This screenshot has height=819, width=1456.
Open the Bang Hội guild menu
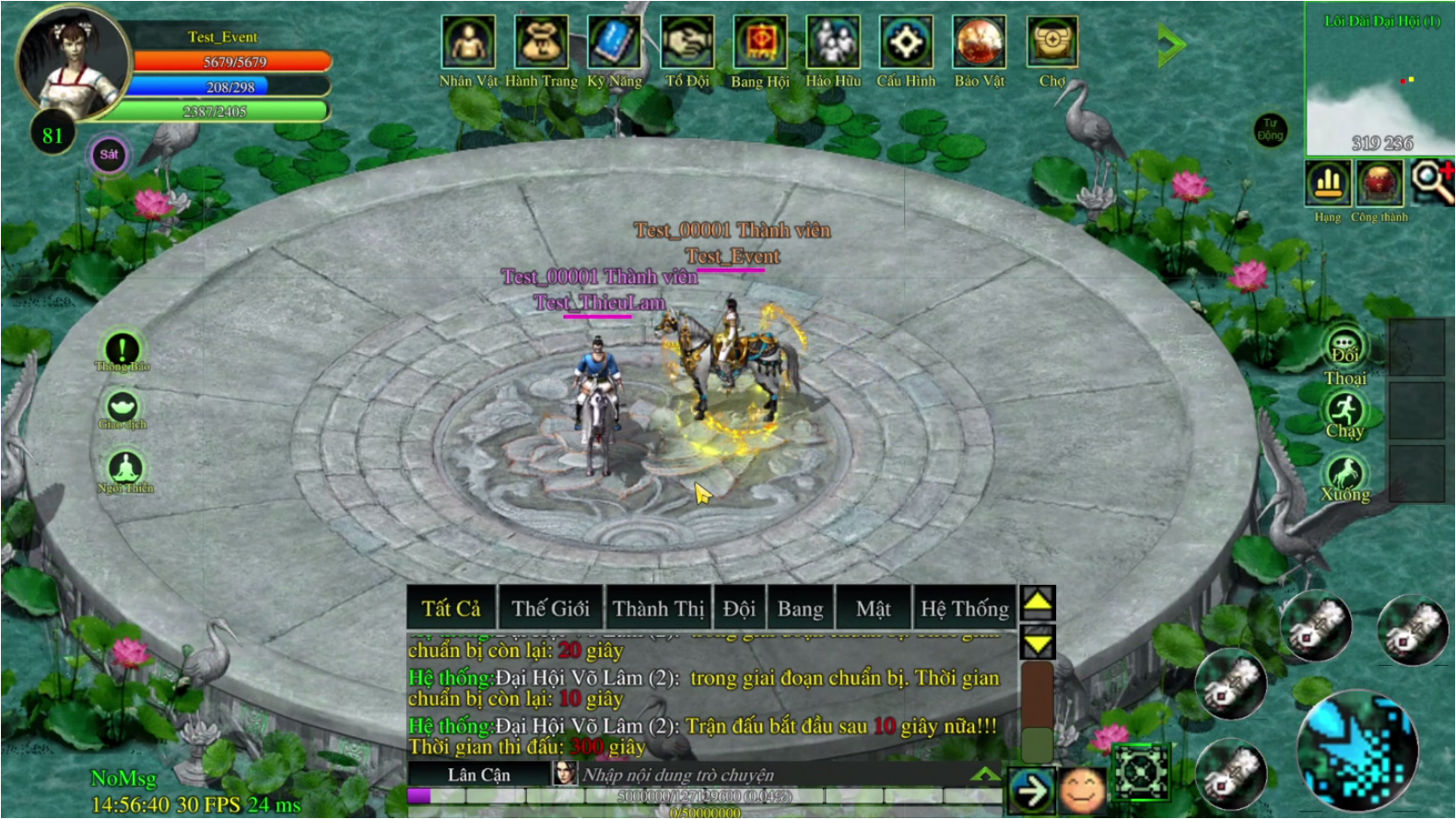pos(760,43)
